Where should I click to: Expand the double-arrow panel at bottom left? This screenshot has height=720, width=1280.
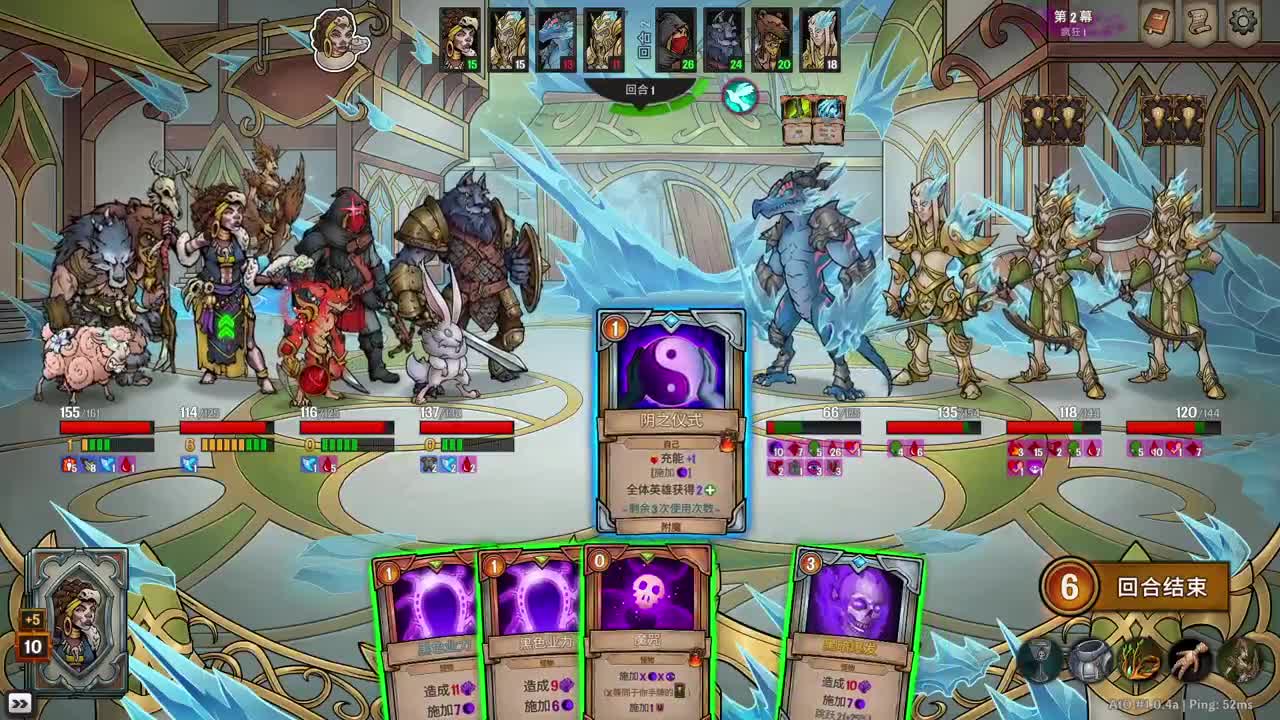20,705
